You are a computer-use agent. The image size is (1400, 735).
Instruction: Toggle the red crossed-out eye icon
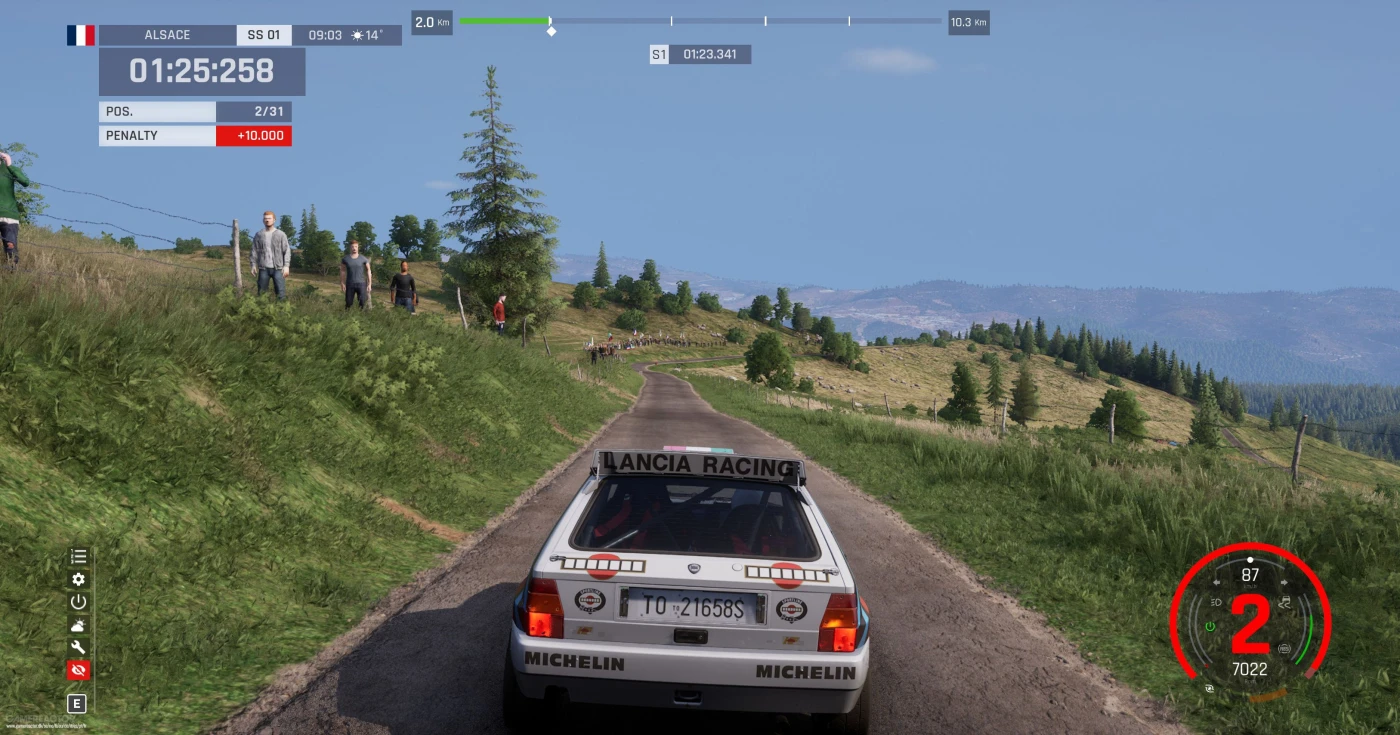point(78,670)
